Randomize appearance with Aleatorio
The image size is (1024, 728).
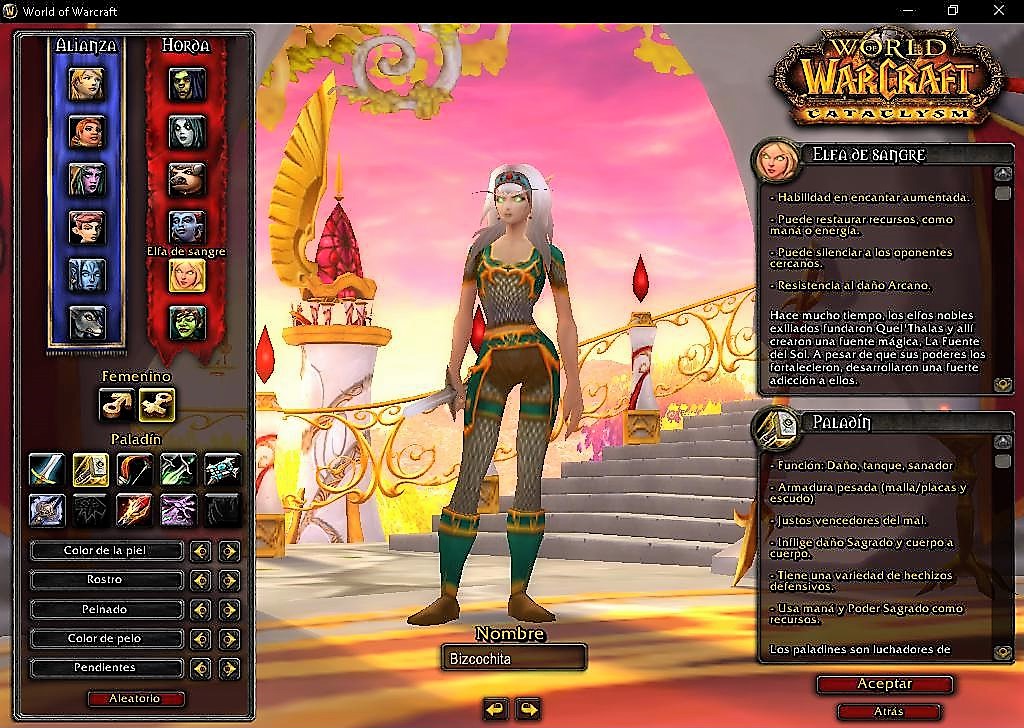pos(136,699)
